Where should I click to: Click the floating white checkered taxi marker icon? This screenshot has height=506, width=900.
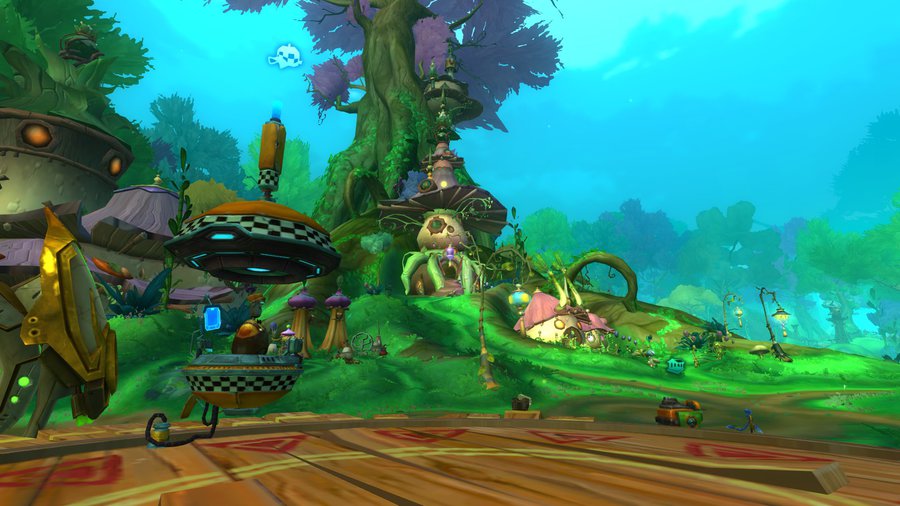(x=285, y=56)
